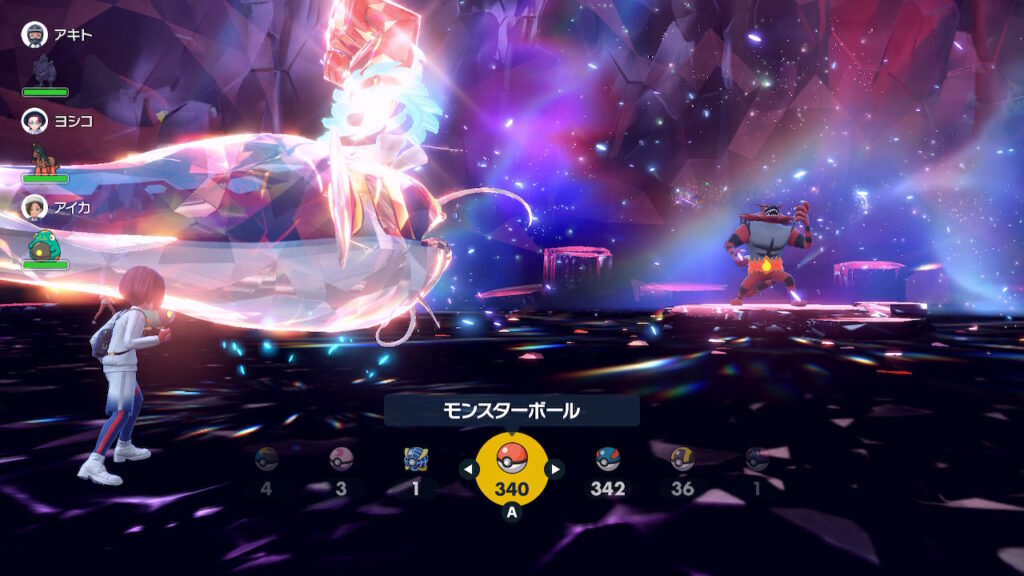Image resolution: width=1024 pixels, height=576 pixels.
Task: Select the Poké Ball with 340 remaining
Action: pyautogui.click(x=511, y=460)
